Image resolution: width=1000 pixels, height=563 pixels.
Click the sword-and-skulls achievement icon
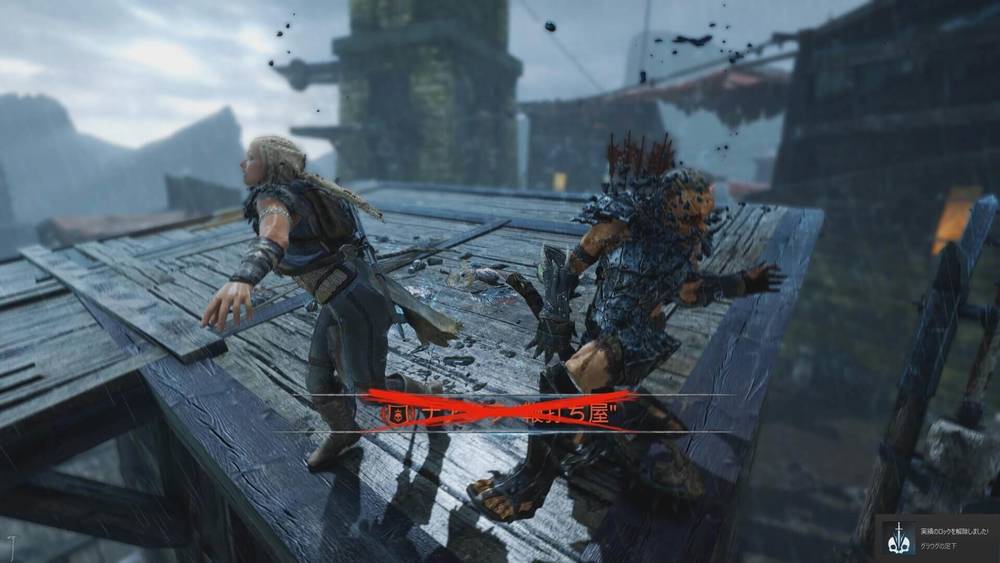tap(899, 539)
